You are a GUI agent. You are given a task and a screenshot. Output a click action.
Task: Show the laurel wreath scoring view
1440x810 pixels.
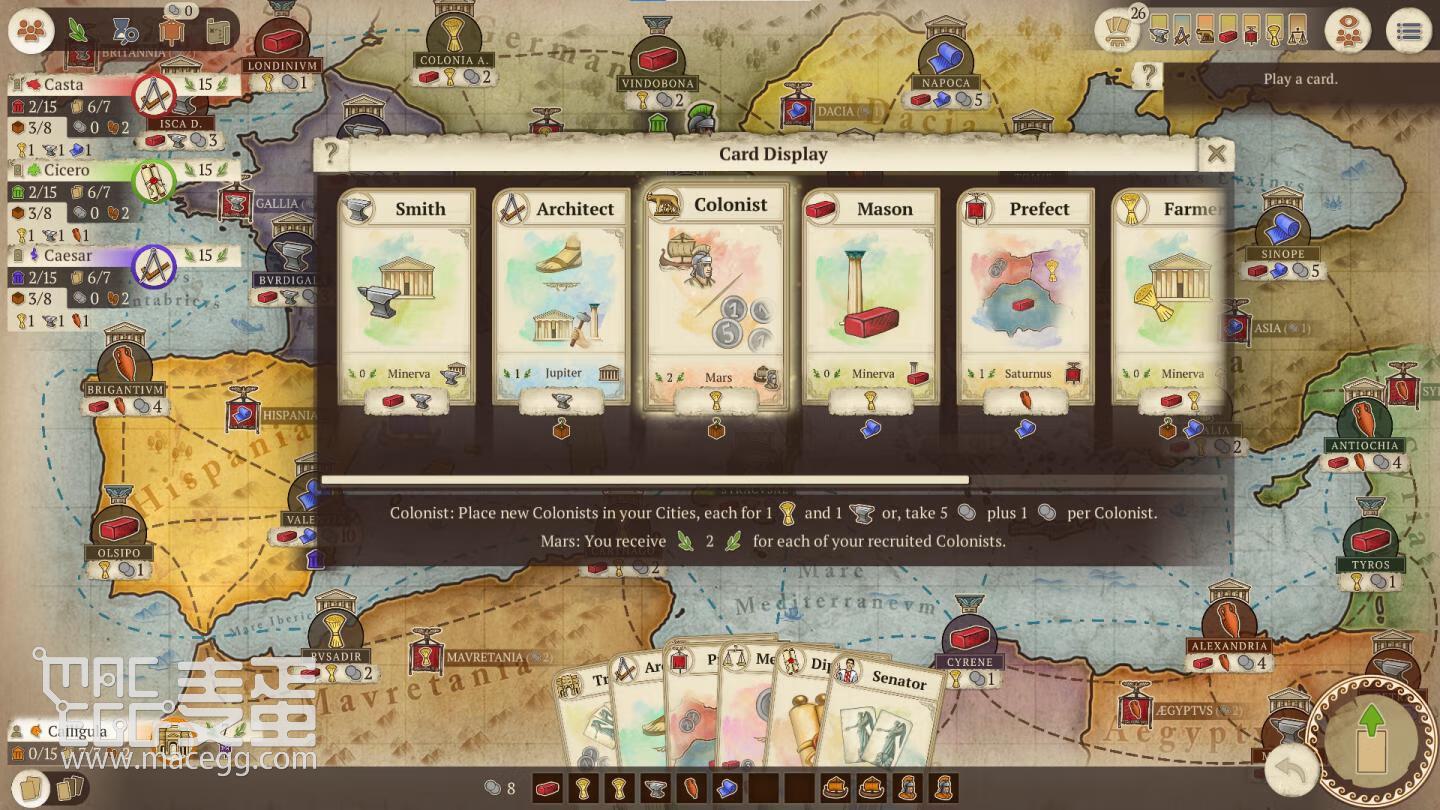coord(78,31)
